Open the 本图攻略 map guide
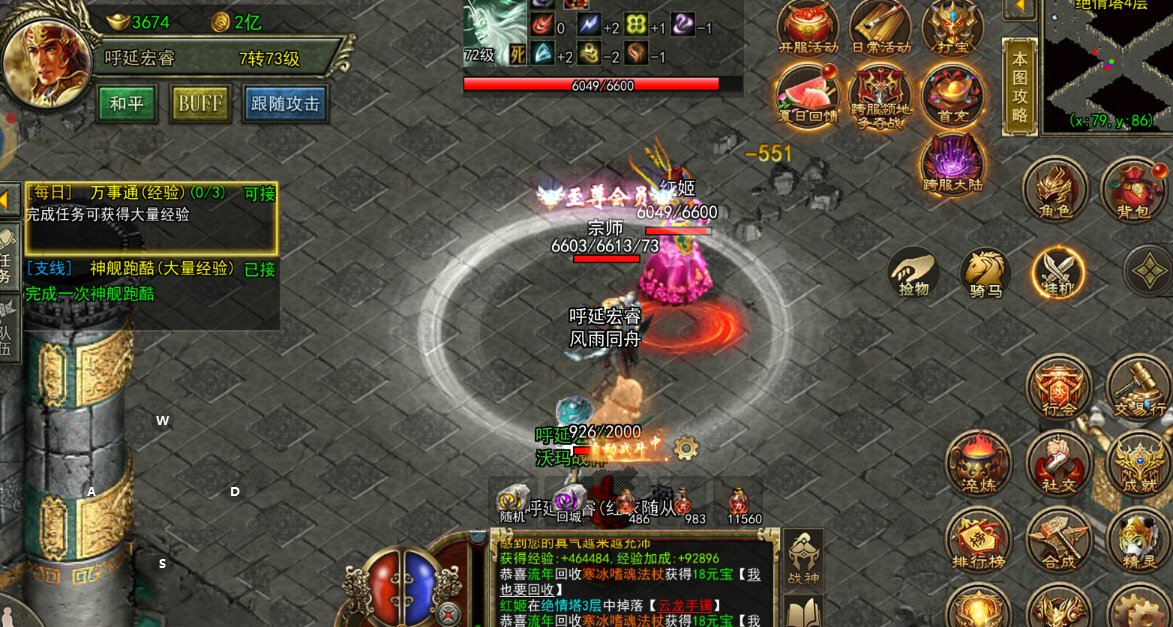 point(1019,87)
